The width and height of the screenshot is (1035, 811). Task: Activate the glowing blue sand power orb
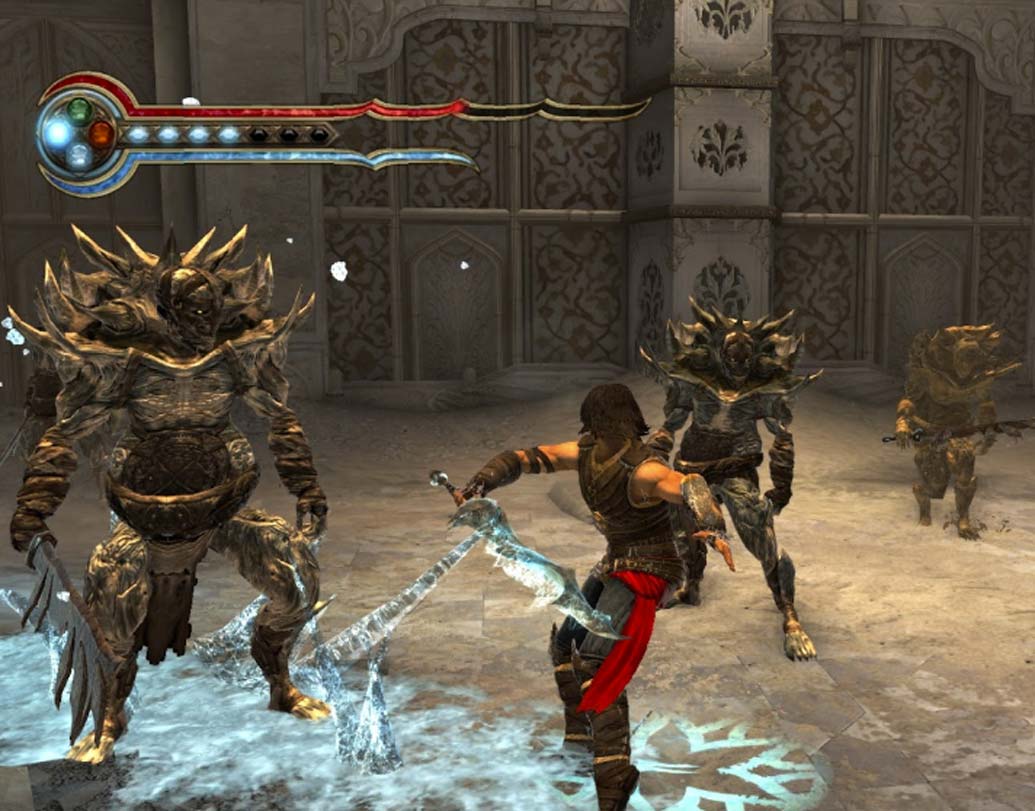click(59, 133)
